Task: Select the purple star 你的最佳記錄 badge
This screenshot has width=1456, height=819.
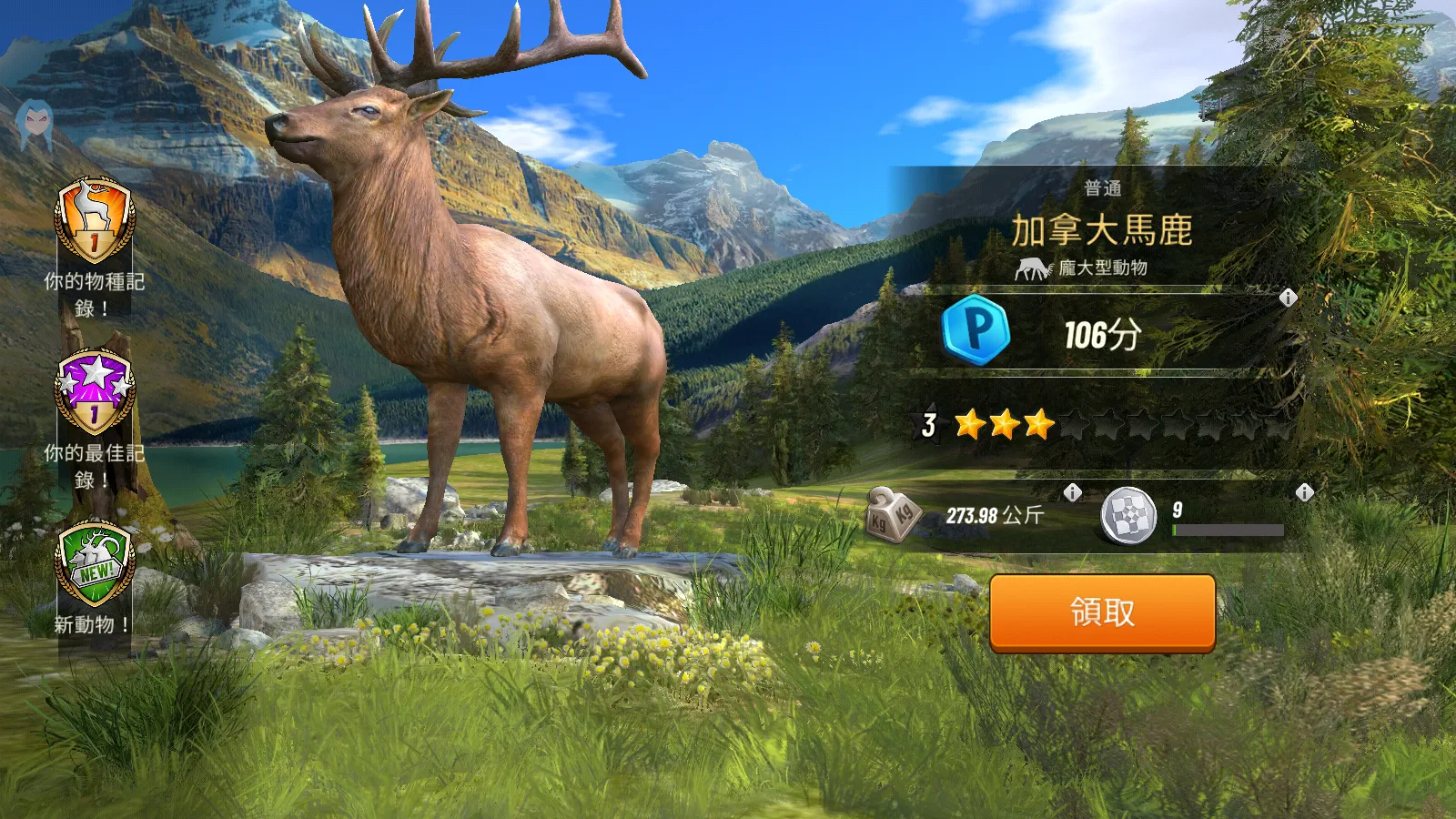Action: pyautogui.click(x=95, y=393)
